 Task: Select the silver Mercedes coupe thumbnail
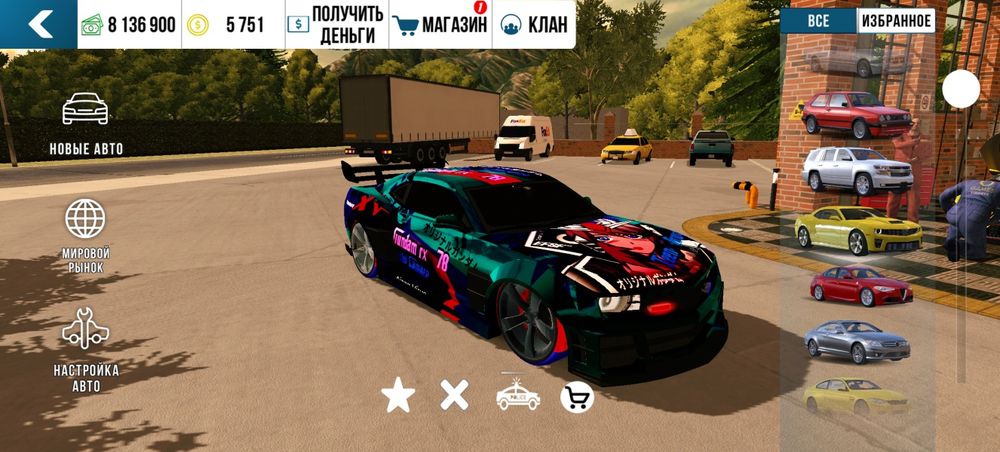(857, 341)
